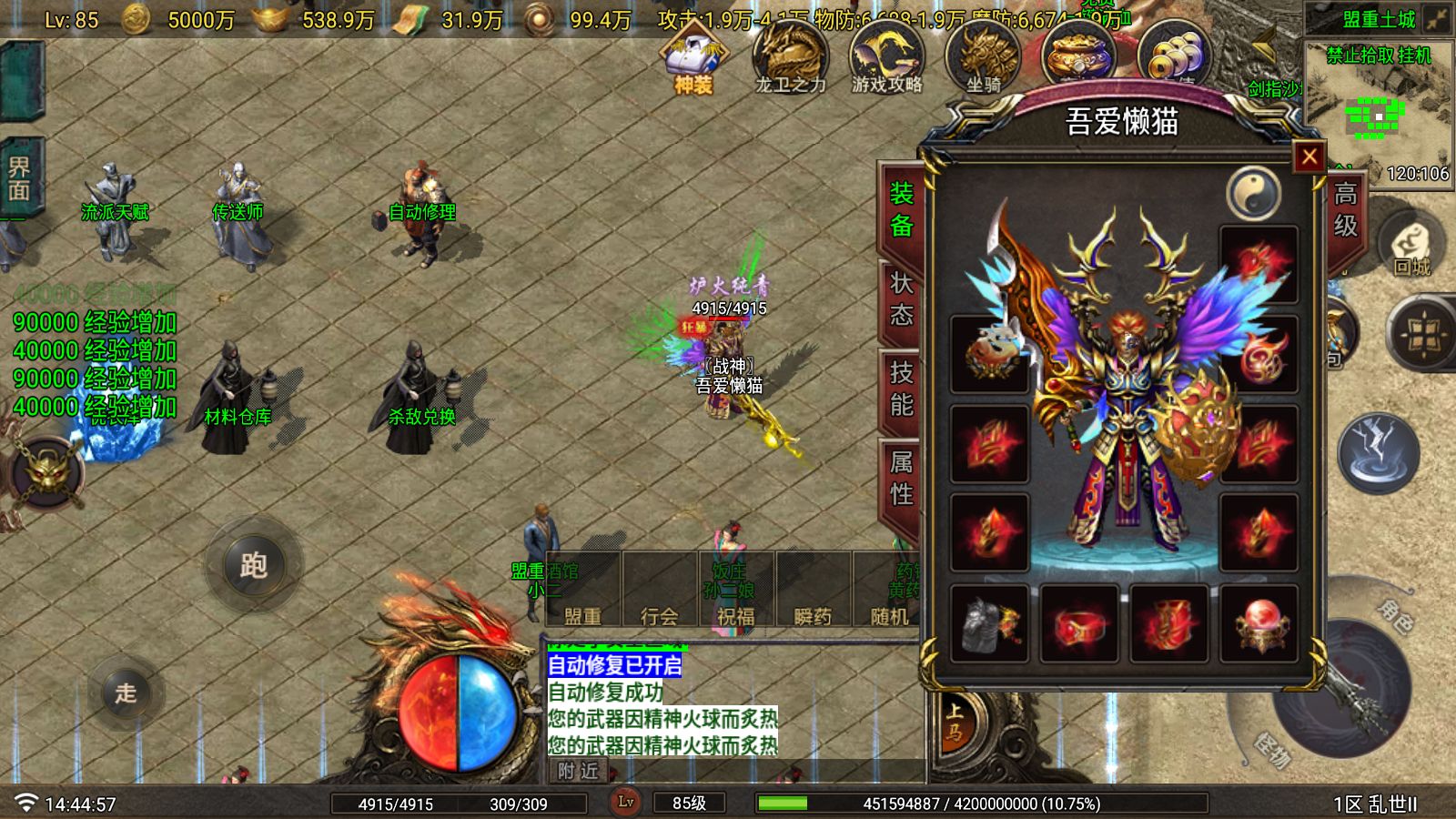The width and height of the screenshot is (1456, 819).
Task: Toggle the 跑 run button
Action: pyautogui.click(x=253, y=565)
